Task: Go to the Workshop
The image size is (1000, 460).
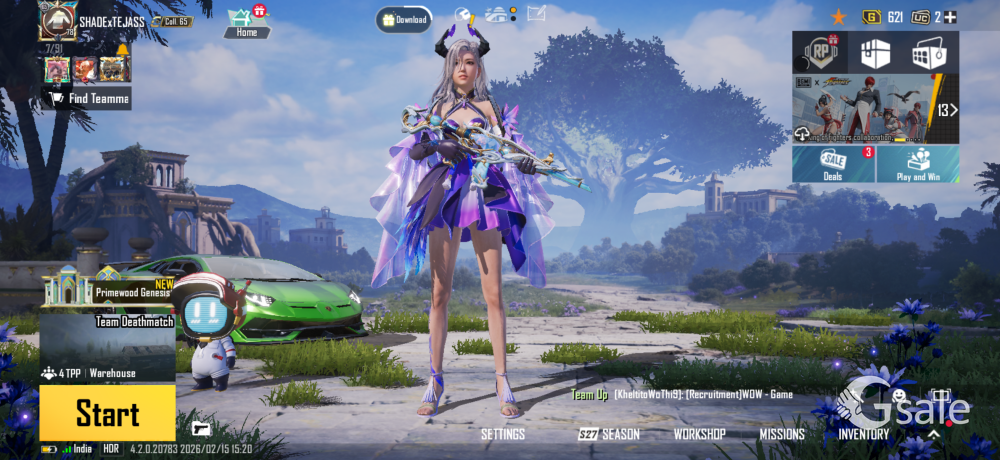Action: pos(699,434)
